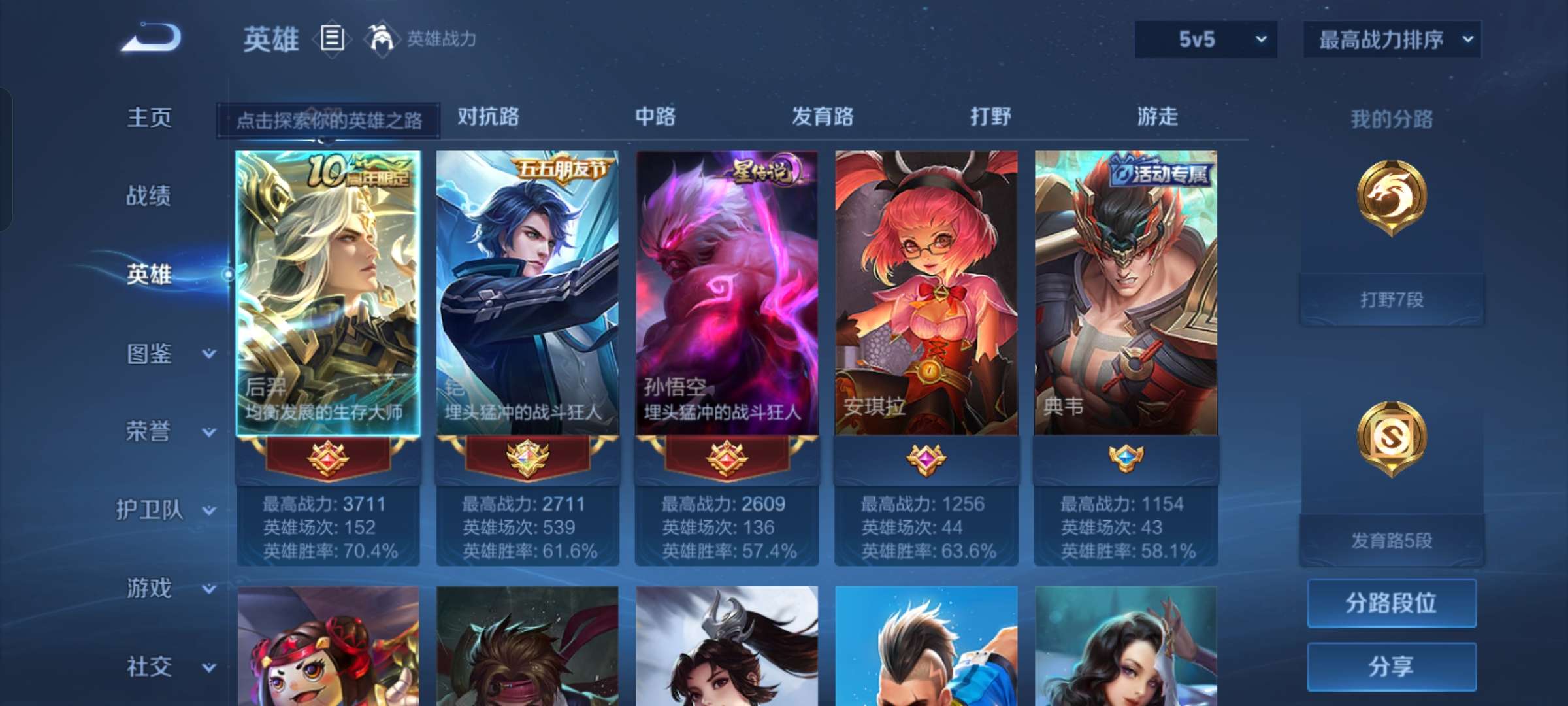
Task: Open the hero list icon beside 英雄 title
Action: tap(332, 39)
